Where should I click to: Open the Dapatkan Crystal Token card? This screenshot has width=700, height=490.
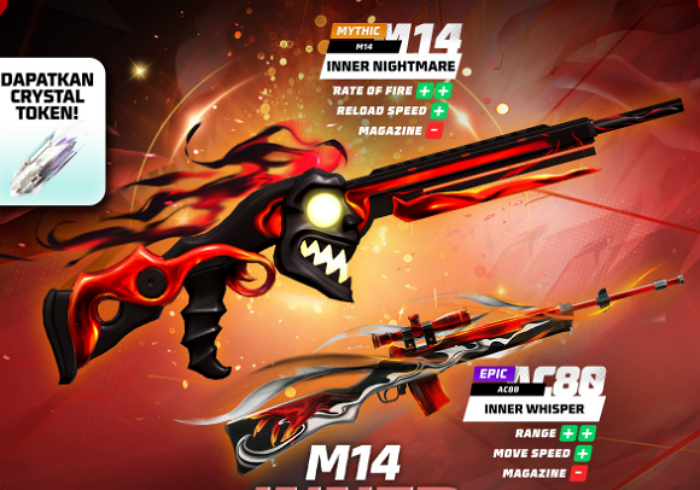coord(50,130)
